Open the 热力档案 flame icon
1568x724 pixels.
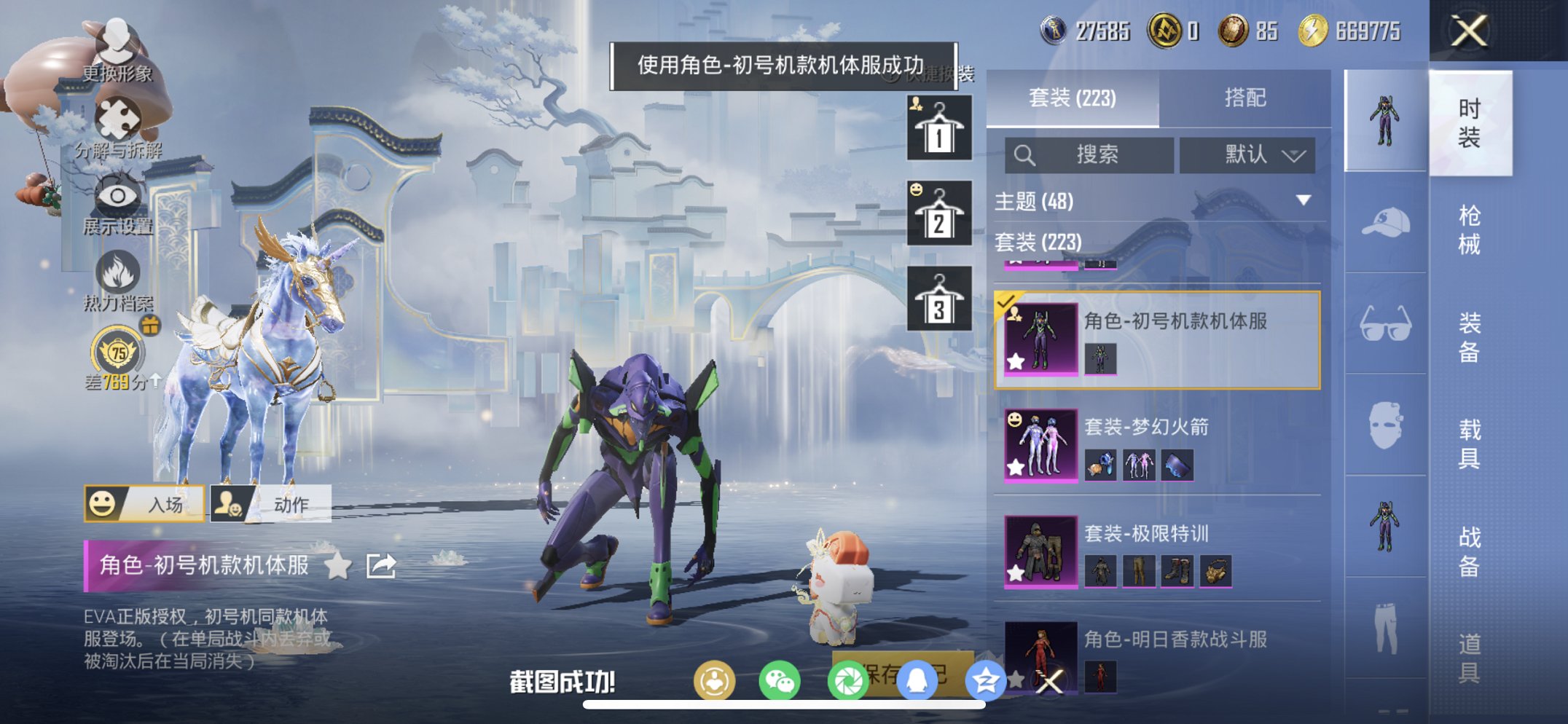coord(119,271)
